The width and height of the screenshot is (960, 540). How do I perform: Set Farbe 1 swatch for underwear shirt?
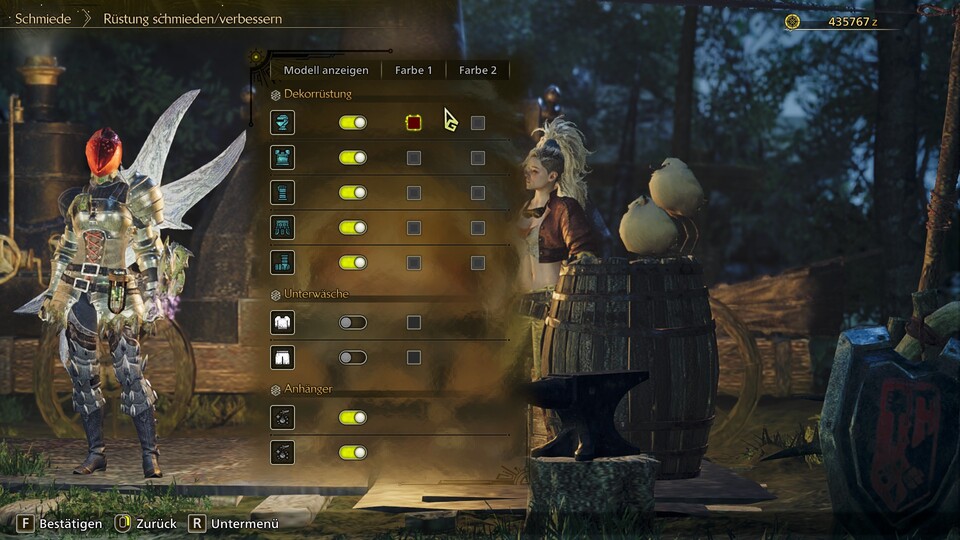point(413,322)
